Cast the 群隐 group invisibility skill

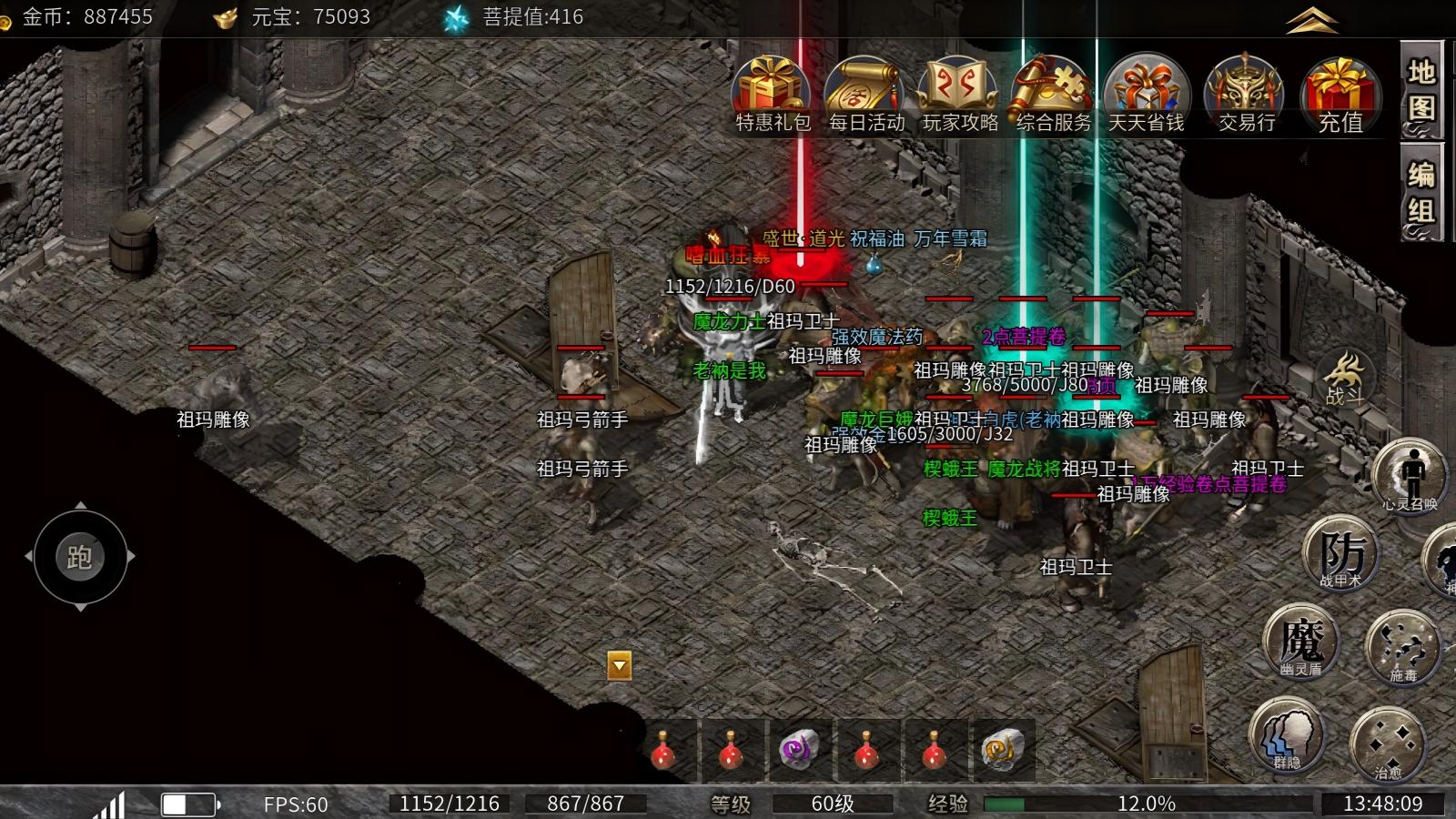pos(1287,734)
